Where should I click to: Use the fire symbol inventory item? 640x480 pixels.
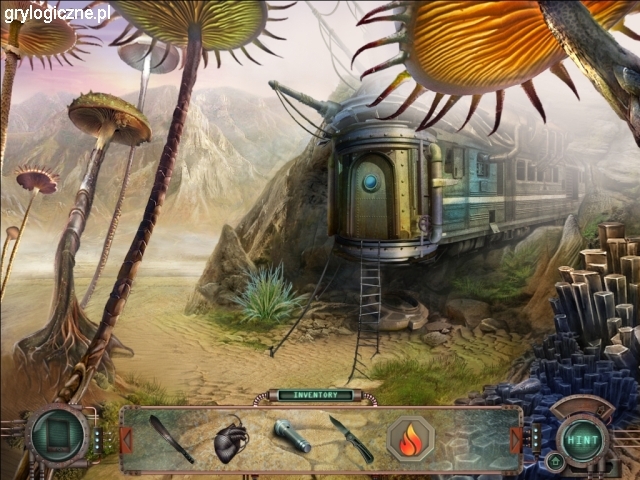410,440
